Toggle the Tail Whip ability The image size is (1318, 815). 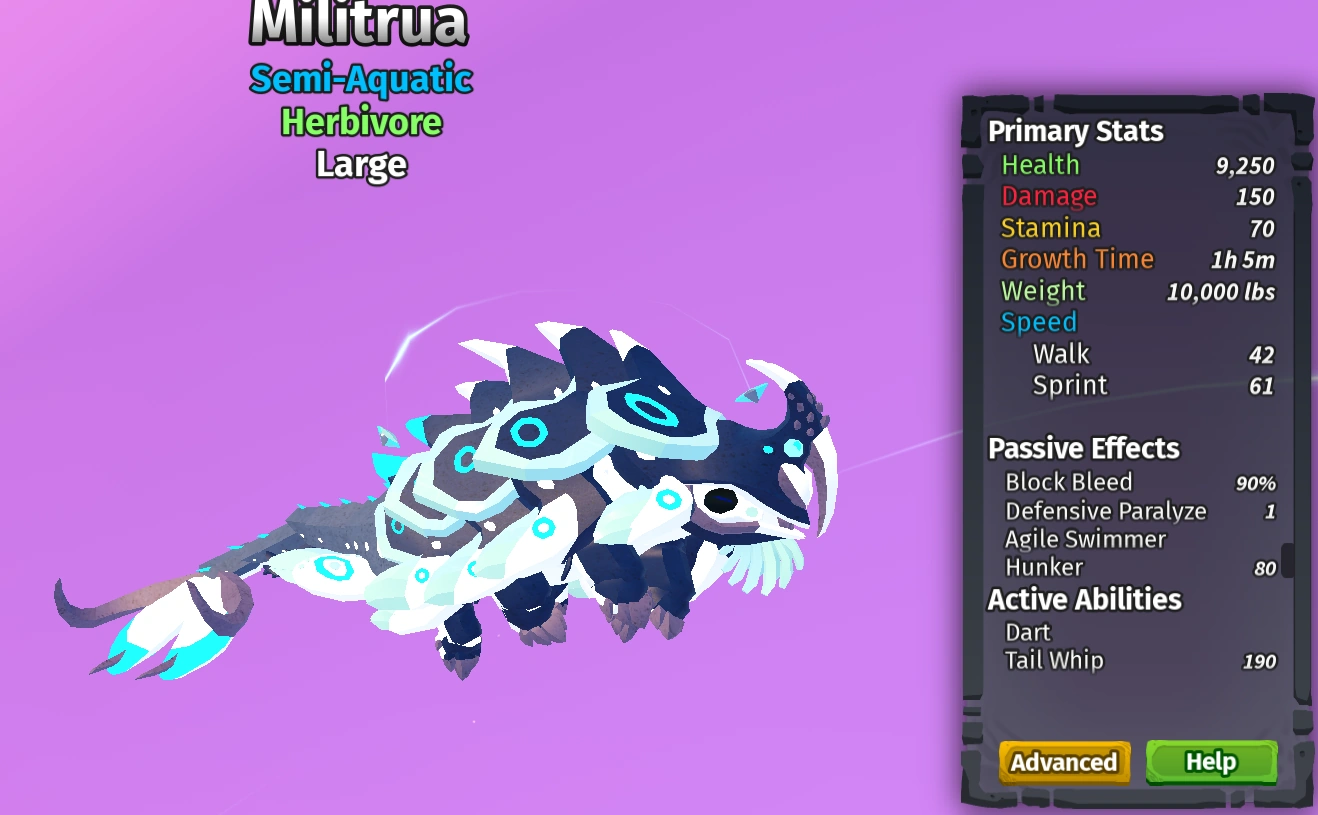[1053, 660]
